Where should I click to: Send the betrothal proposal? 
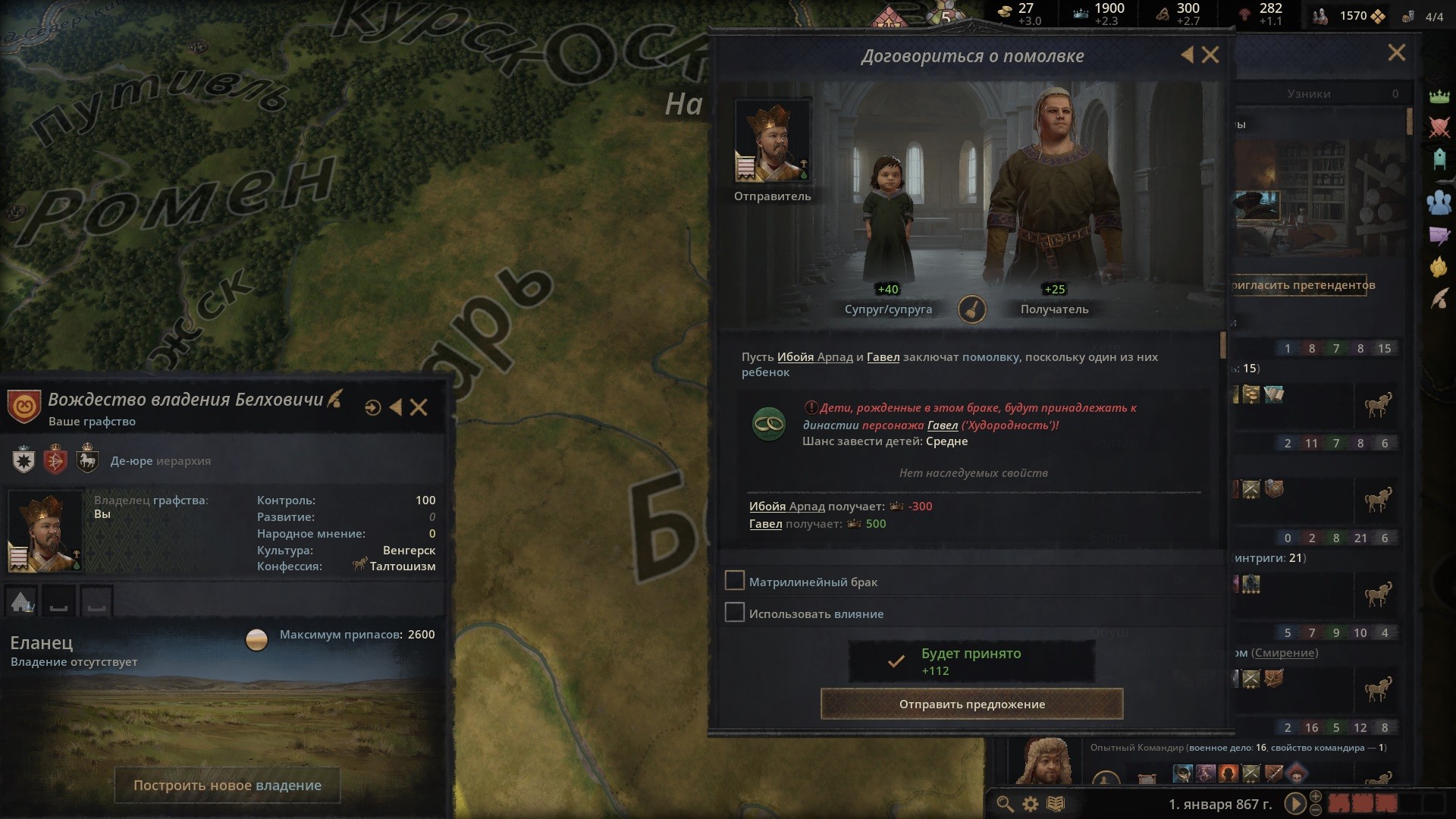point(971,704)
